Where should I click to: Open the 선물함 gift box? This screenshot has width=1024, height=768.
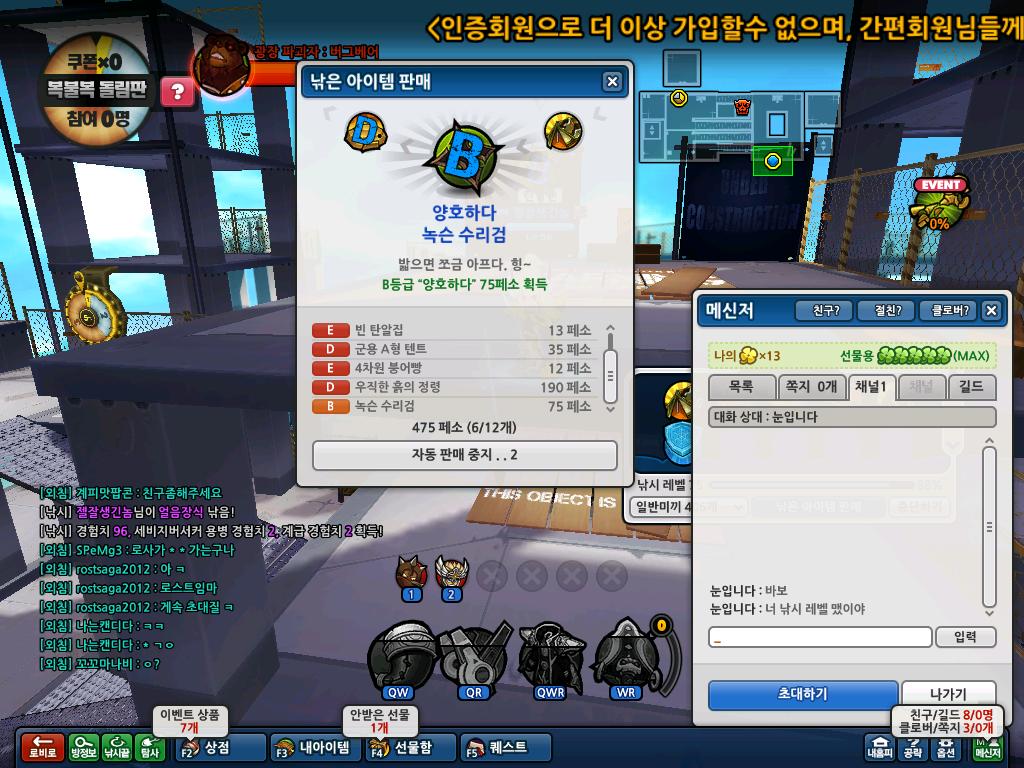410,747
